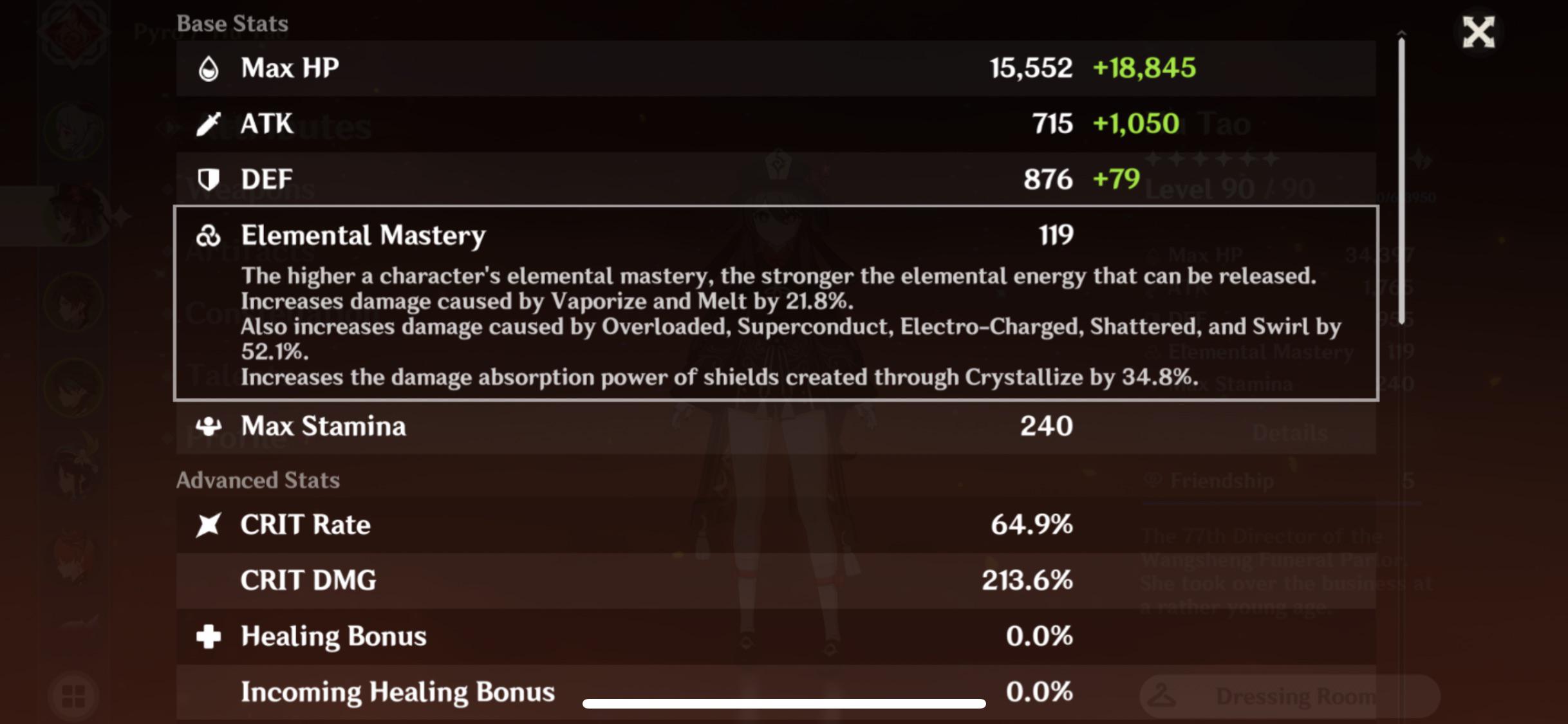Click the Max HP water droplet icon
Viewport: 1568px width, 724px height.
pos(209,67)
